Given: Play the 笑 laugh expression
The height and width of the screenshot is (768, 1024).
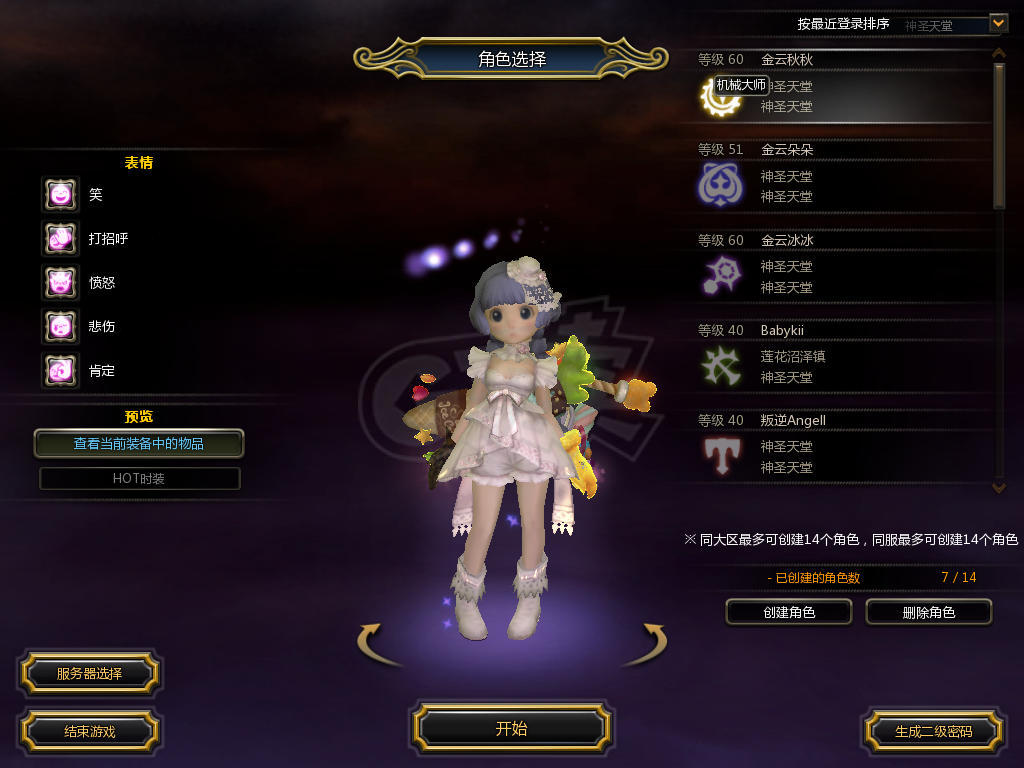Looking at the screenshot, I should point(60,194).
